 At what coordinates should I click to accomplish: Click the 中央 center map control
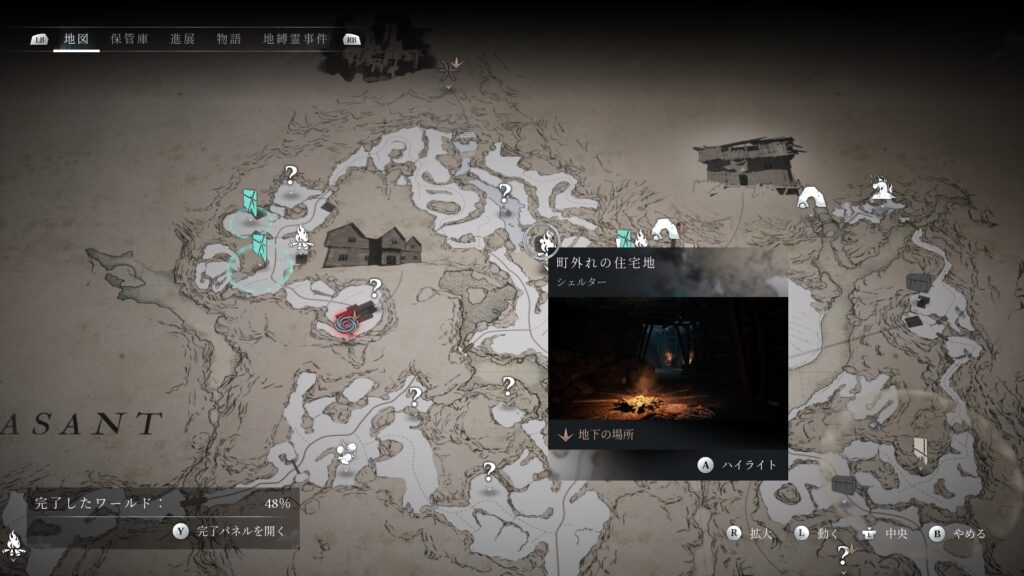[x=884, y=534]
